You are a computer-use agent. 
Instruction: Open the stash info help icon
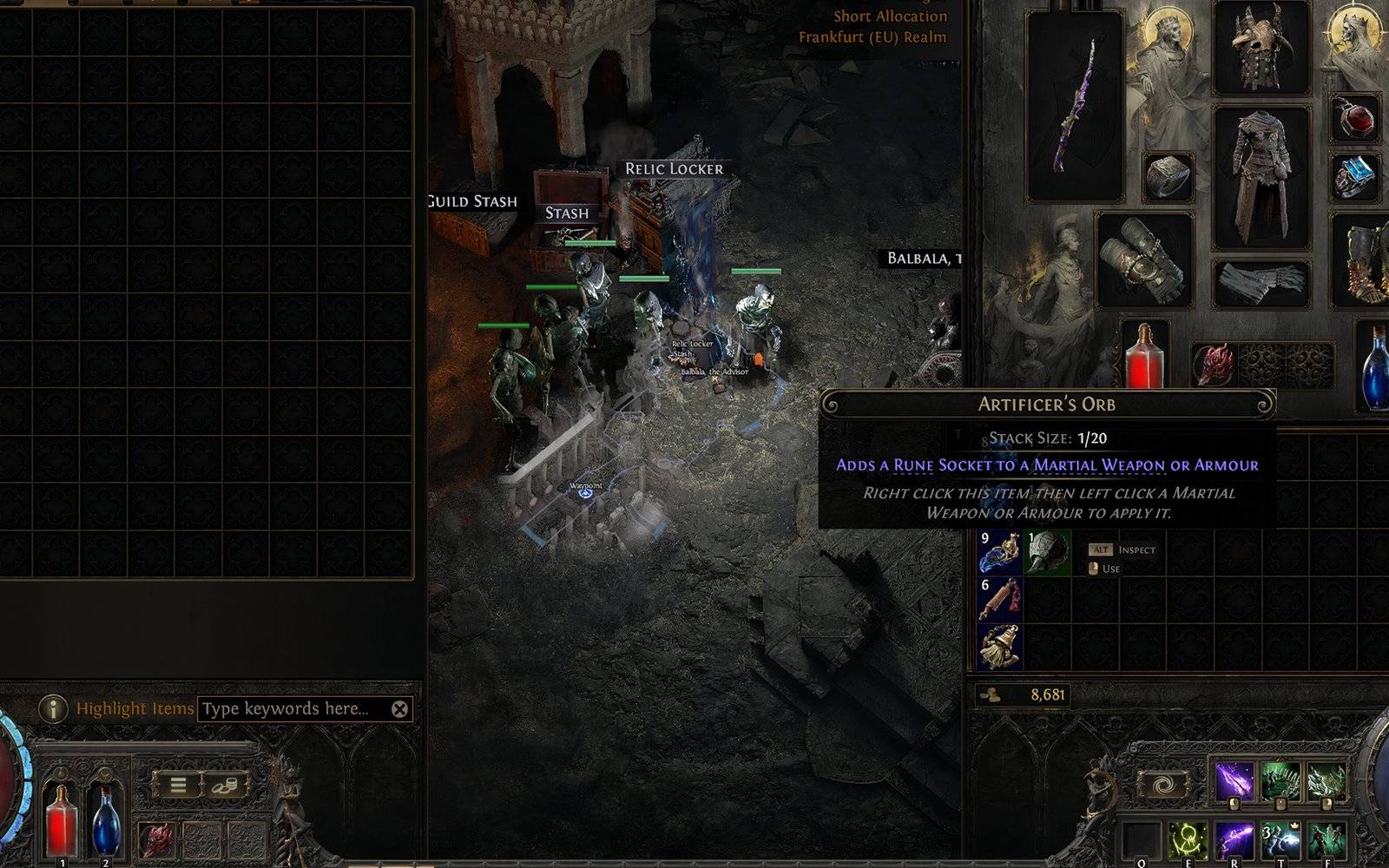(53, 709)
